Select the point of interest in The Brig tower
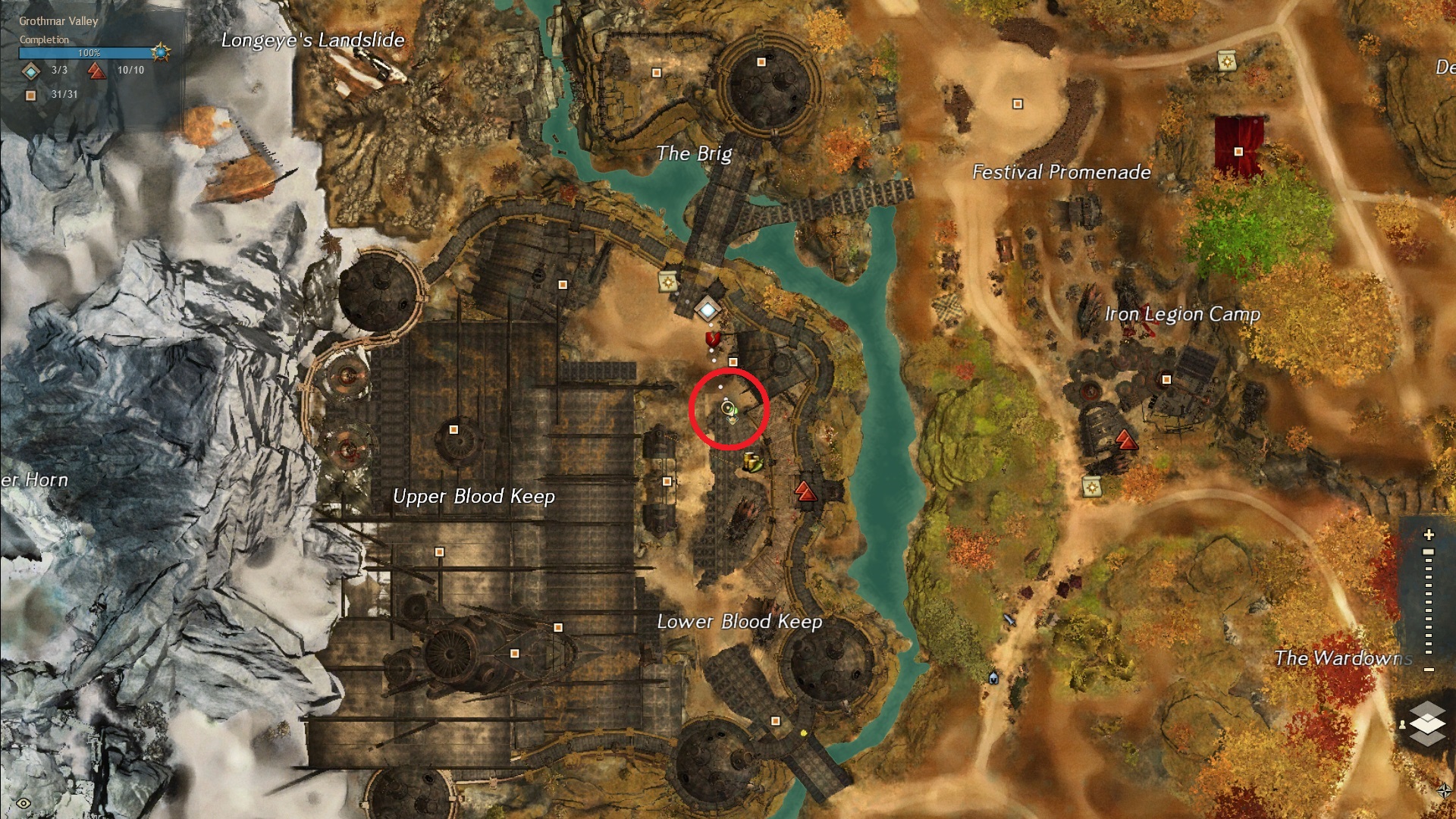The height and width of the screenshot is (819, 1456). 761,62
